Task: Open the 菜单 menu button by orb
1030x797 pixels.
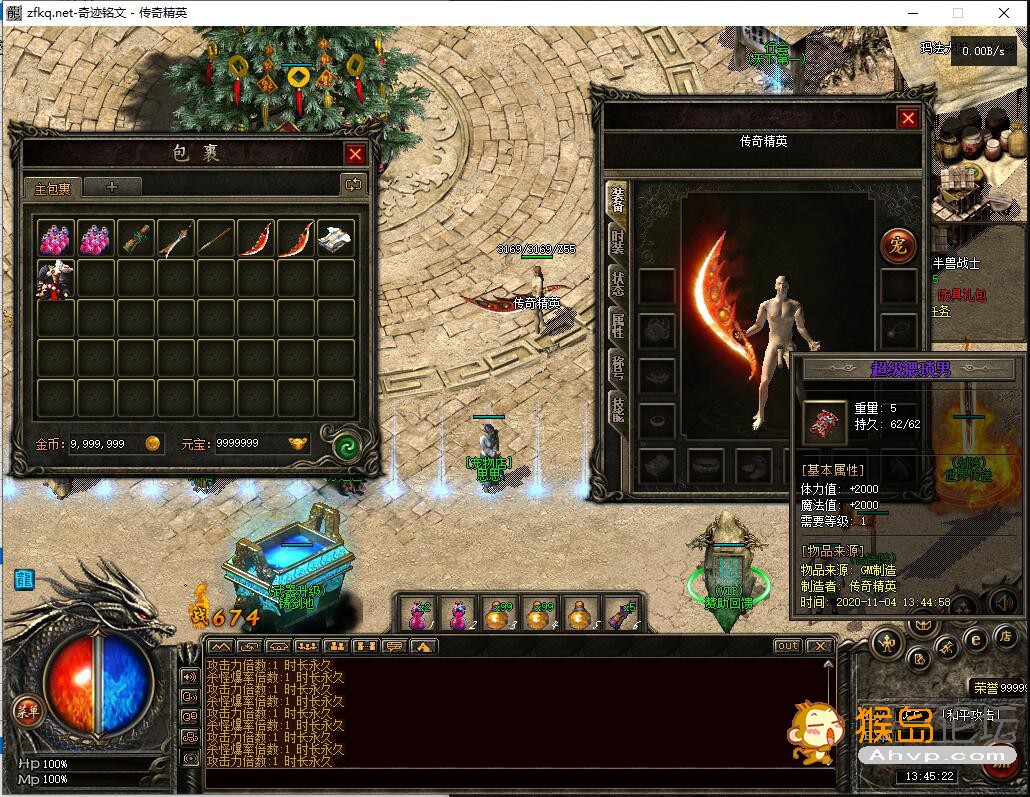Action: click(x=27, y=711)
